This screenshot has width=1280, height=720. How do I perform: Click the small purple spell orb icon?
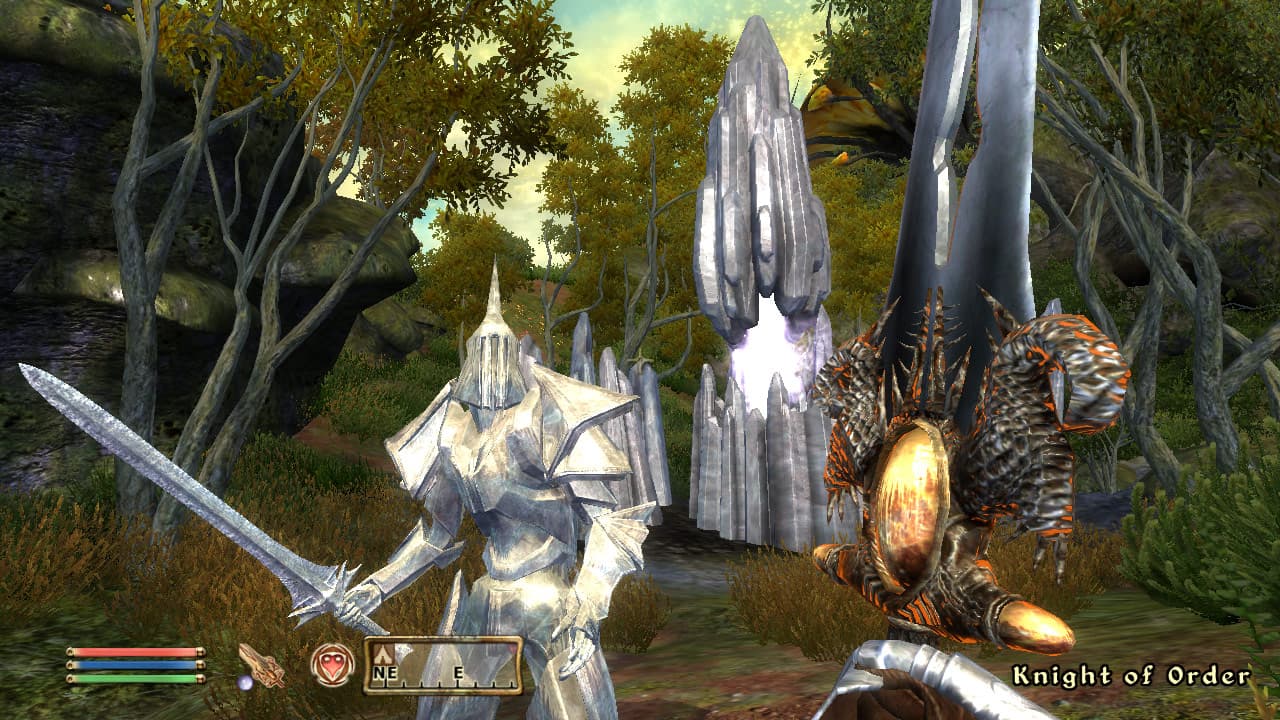coord(246,683)
